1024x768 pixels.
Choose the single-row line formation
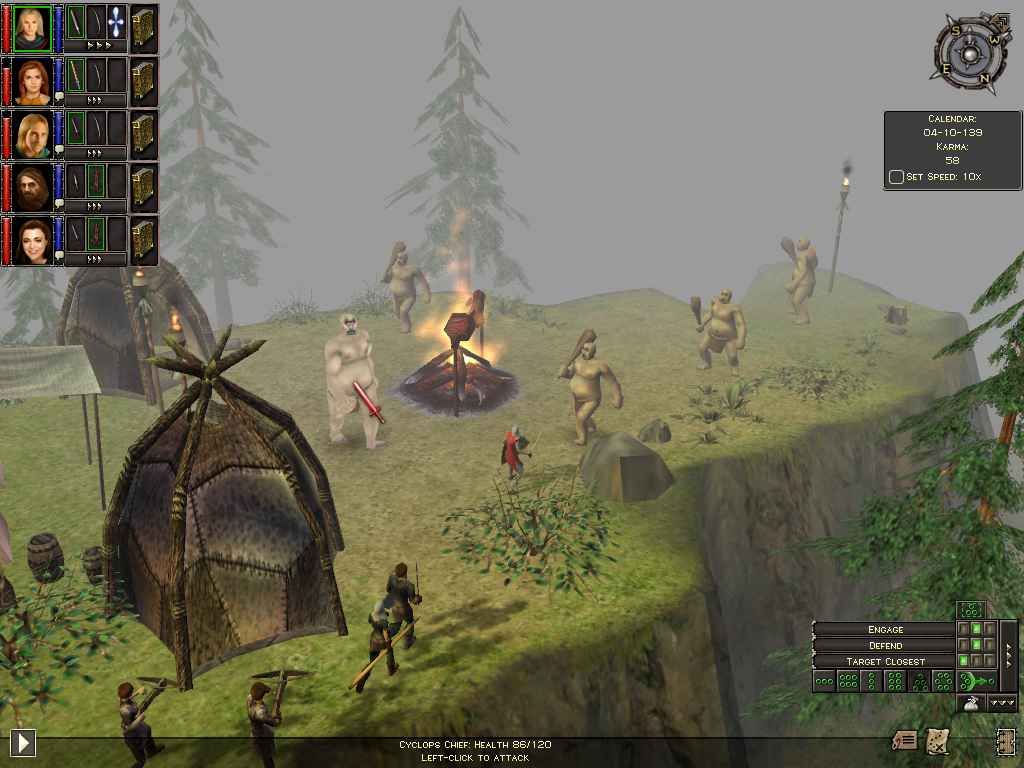point(825,681)
